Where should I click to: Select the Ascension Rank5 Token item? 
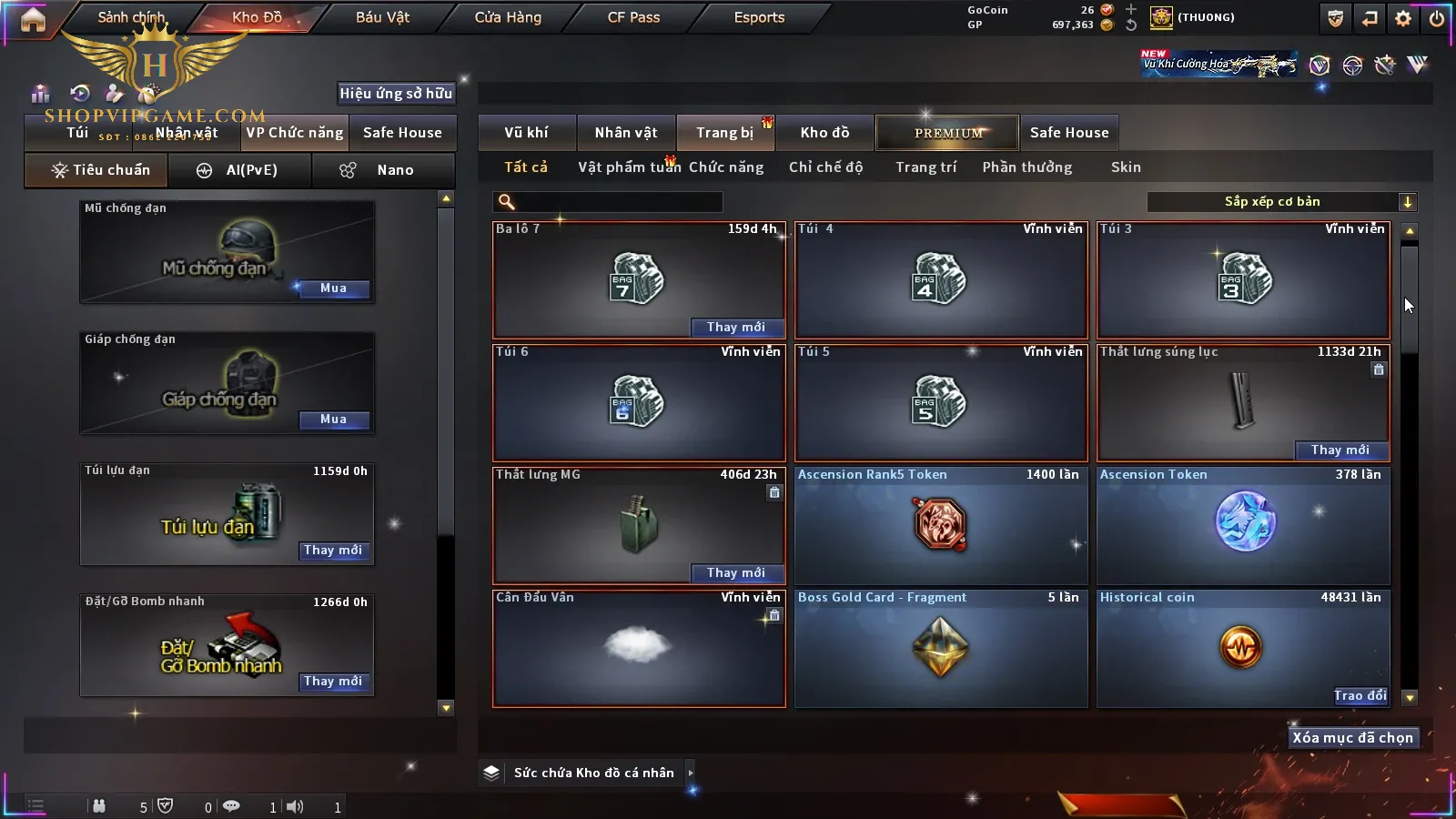pos(941,525)
